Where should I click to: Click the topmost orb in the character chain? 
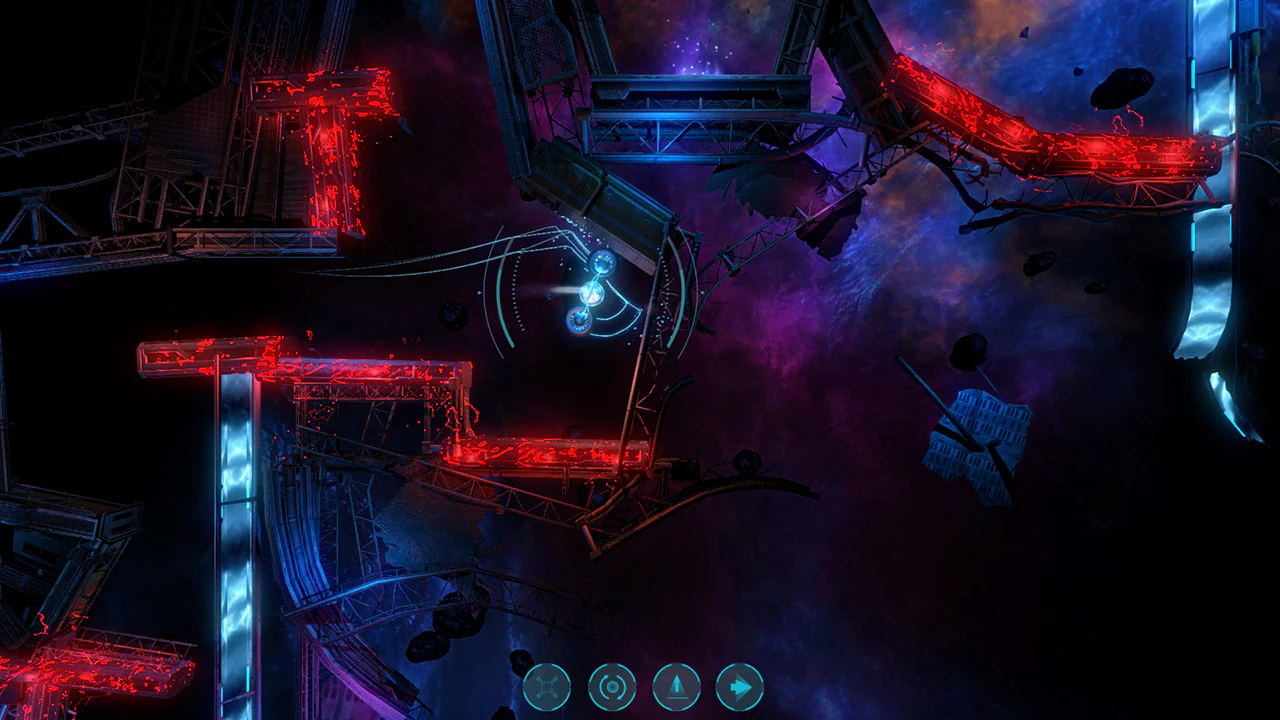(x=603, y=263)
